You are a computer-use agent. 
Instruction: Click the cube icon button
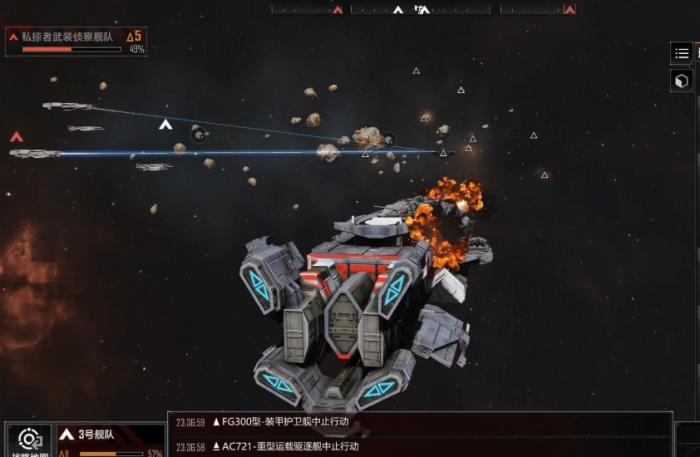[x=682, y=81]
